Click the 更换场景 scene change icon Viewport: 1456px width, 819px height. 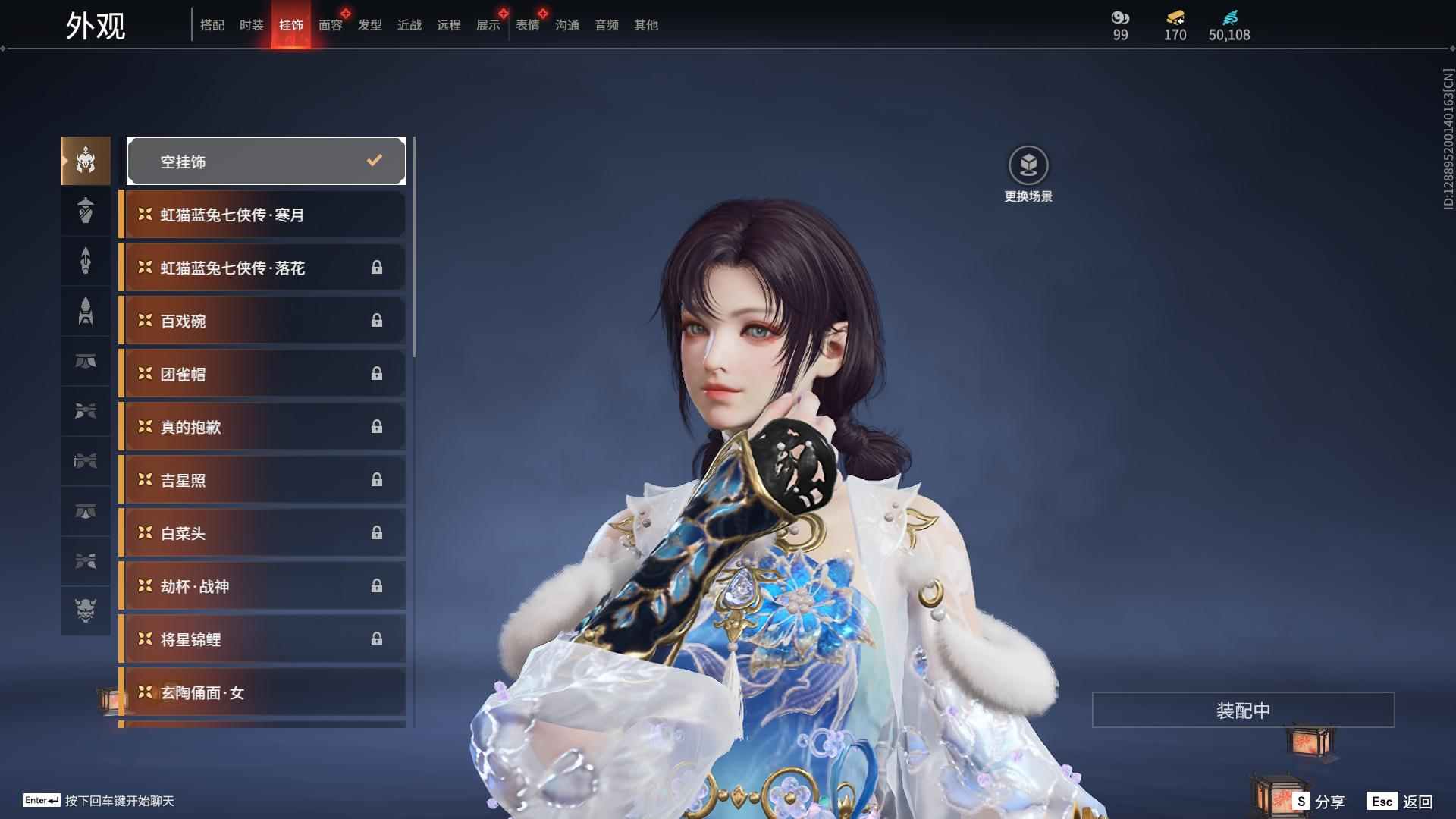tap(1028, 165)
